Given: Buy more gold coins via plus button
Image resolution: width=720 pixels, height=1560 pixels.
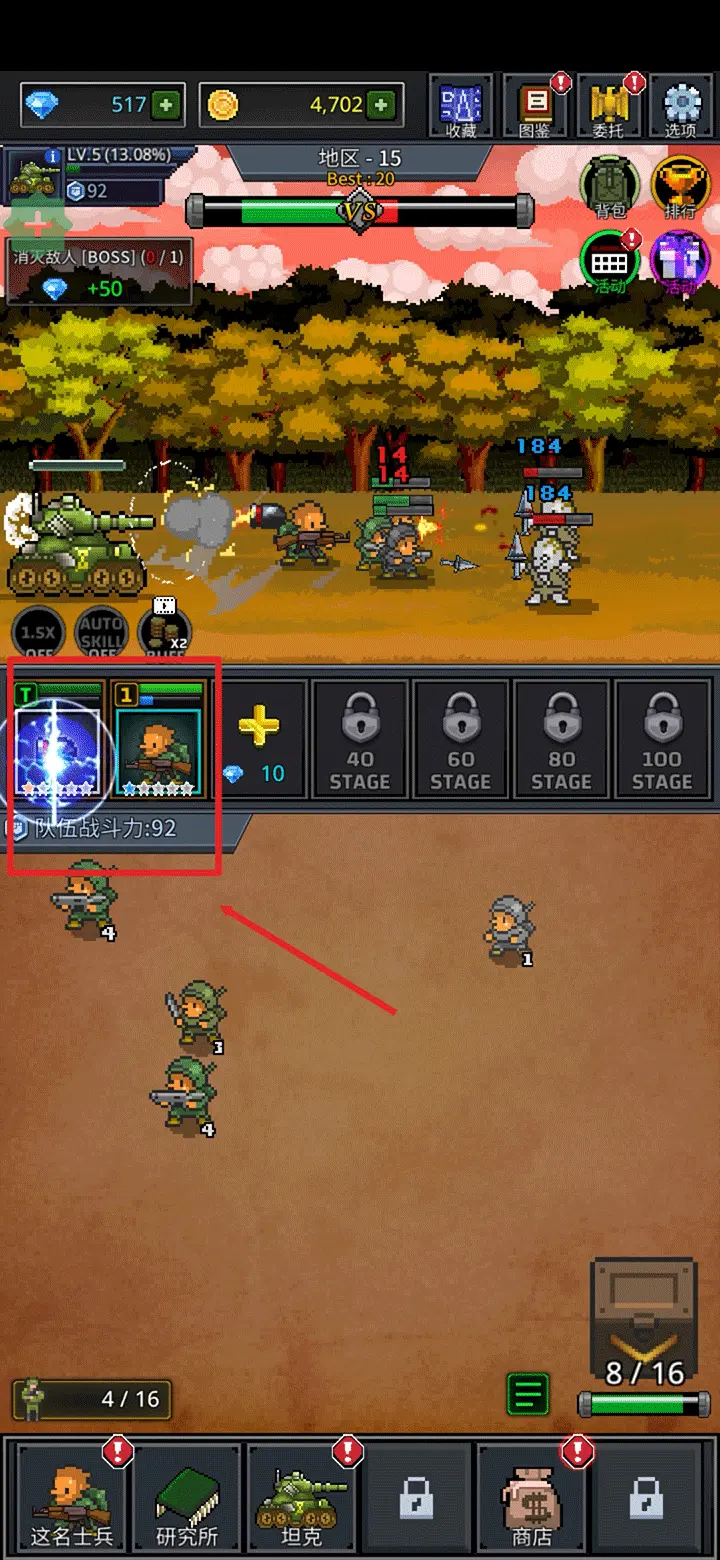Looking at the screenshot, I should pos(380,104).
